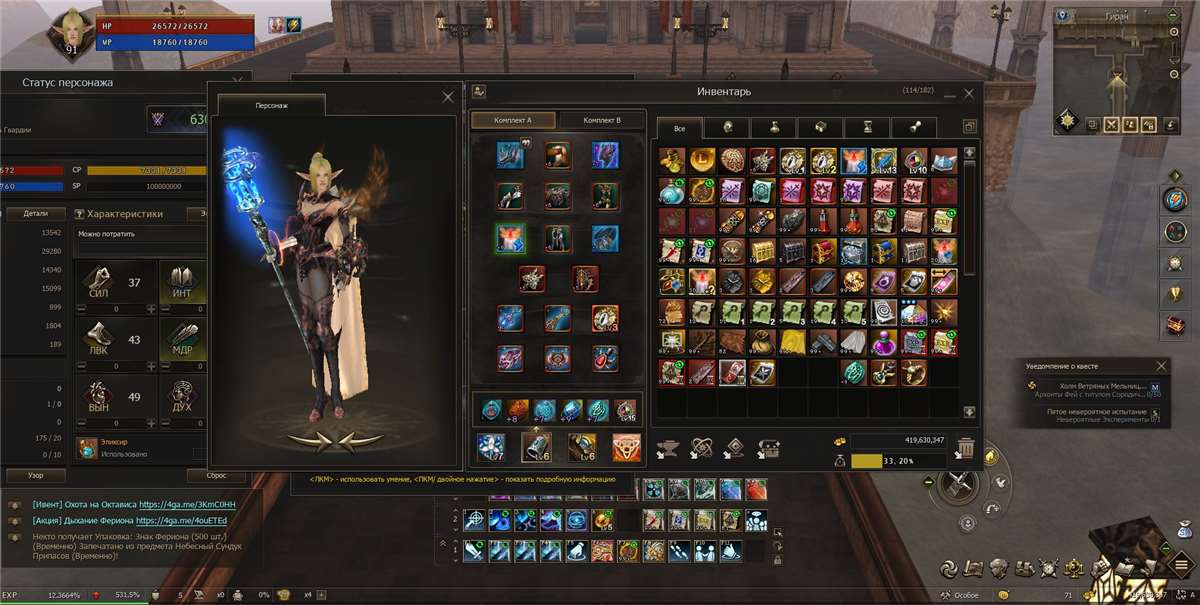Select the Комплект A equipment set tab
The height and width of the screenshot is (605, 1200).
[x=514, y=120]
